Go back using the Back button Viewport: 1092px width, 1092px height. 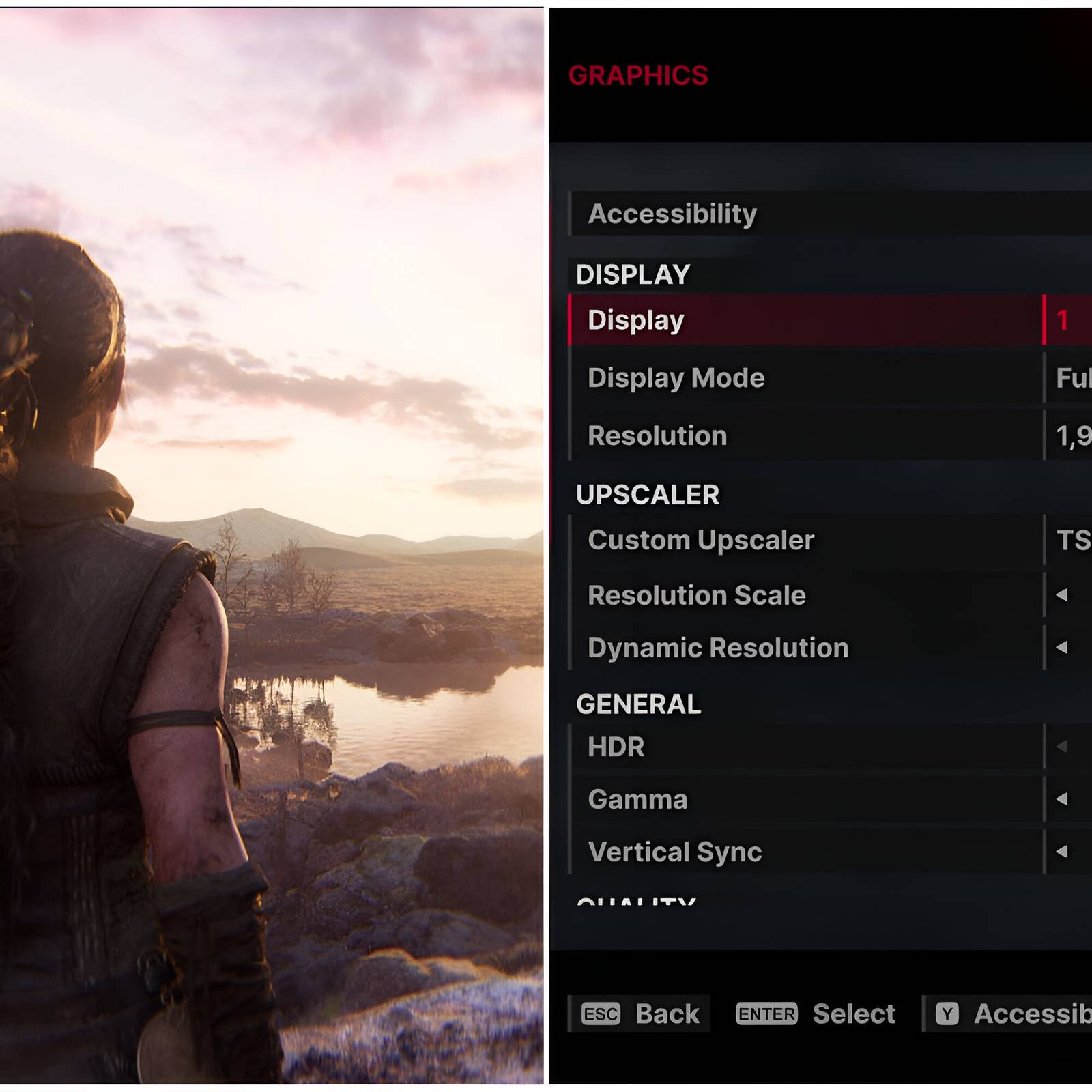click(640, 1014)
